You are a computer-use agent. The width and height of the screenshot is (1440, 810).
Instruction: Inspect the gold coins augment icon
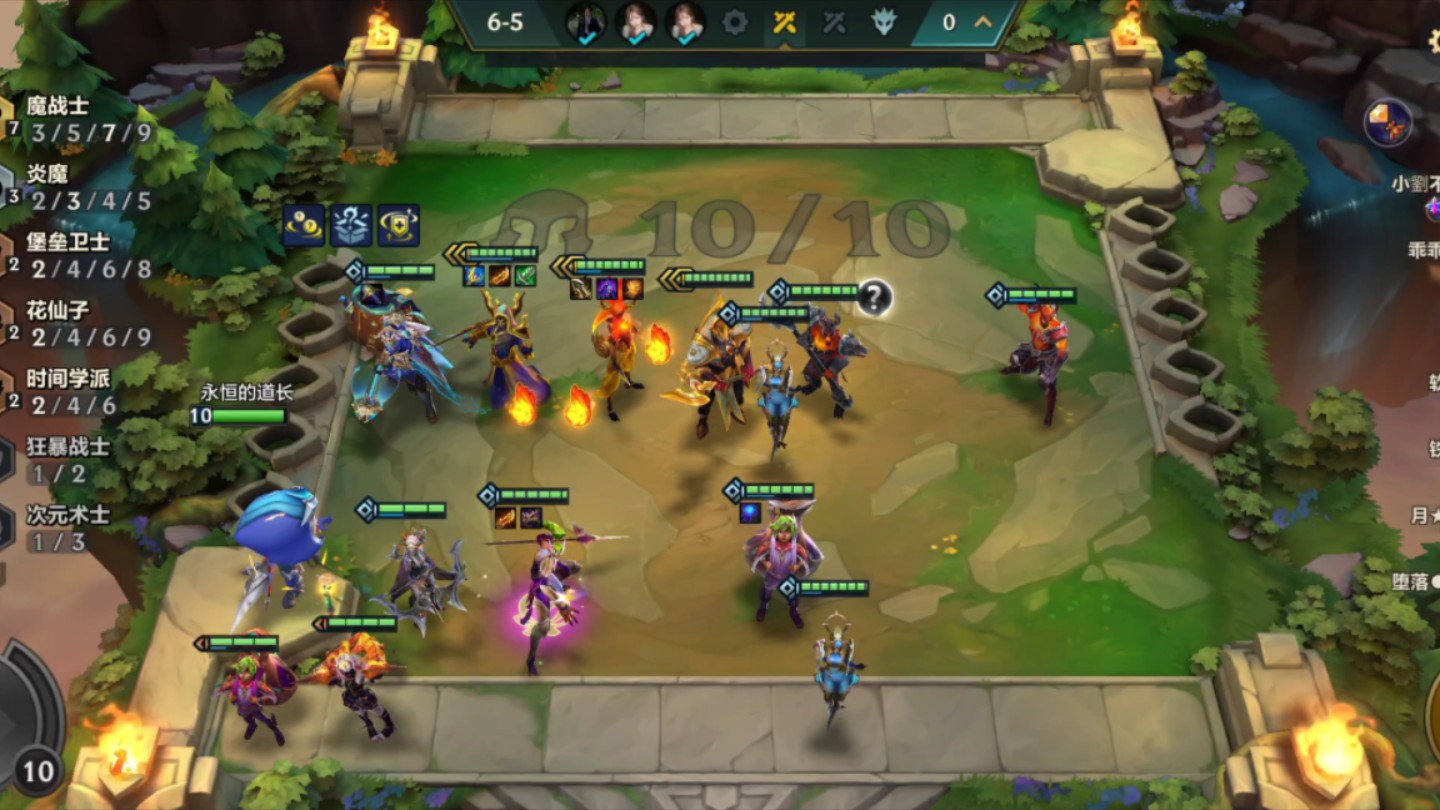point(303,226)
